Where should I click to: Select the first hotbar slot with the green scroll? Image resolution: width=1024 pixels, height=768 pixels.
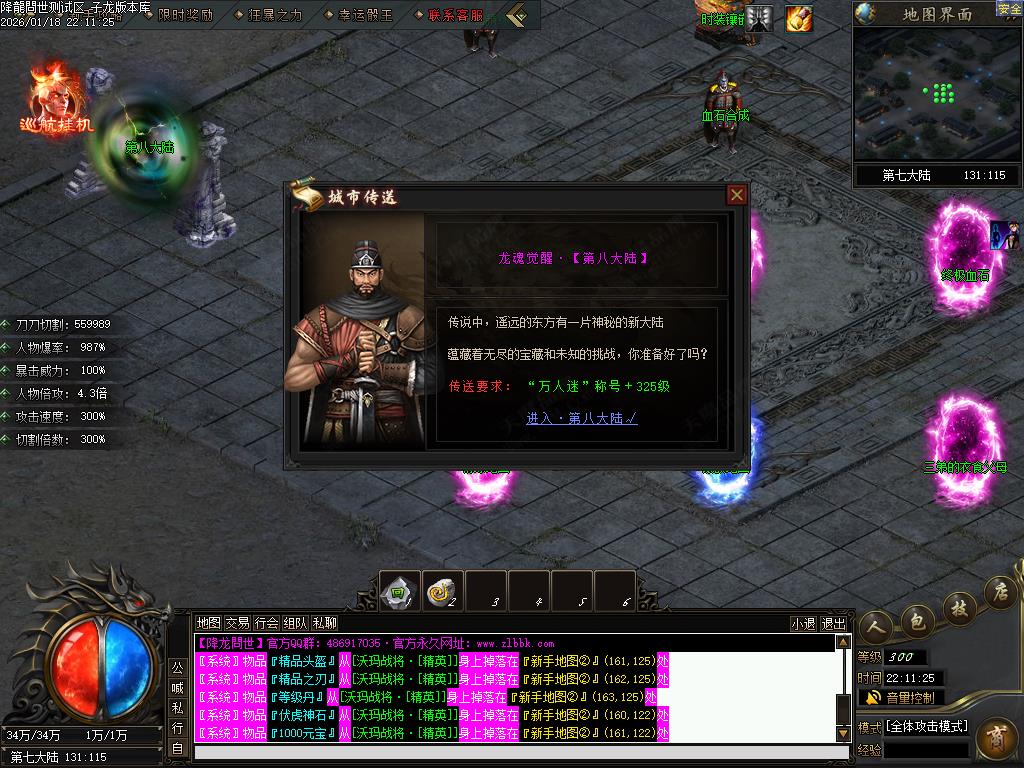point(401,592)
